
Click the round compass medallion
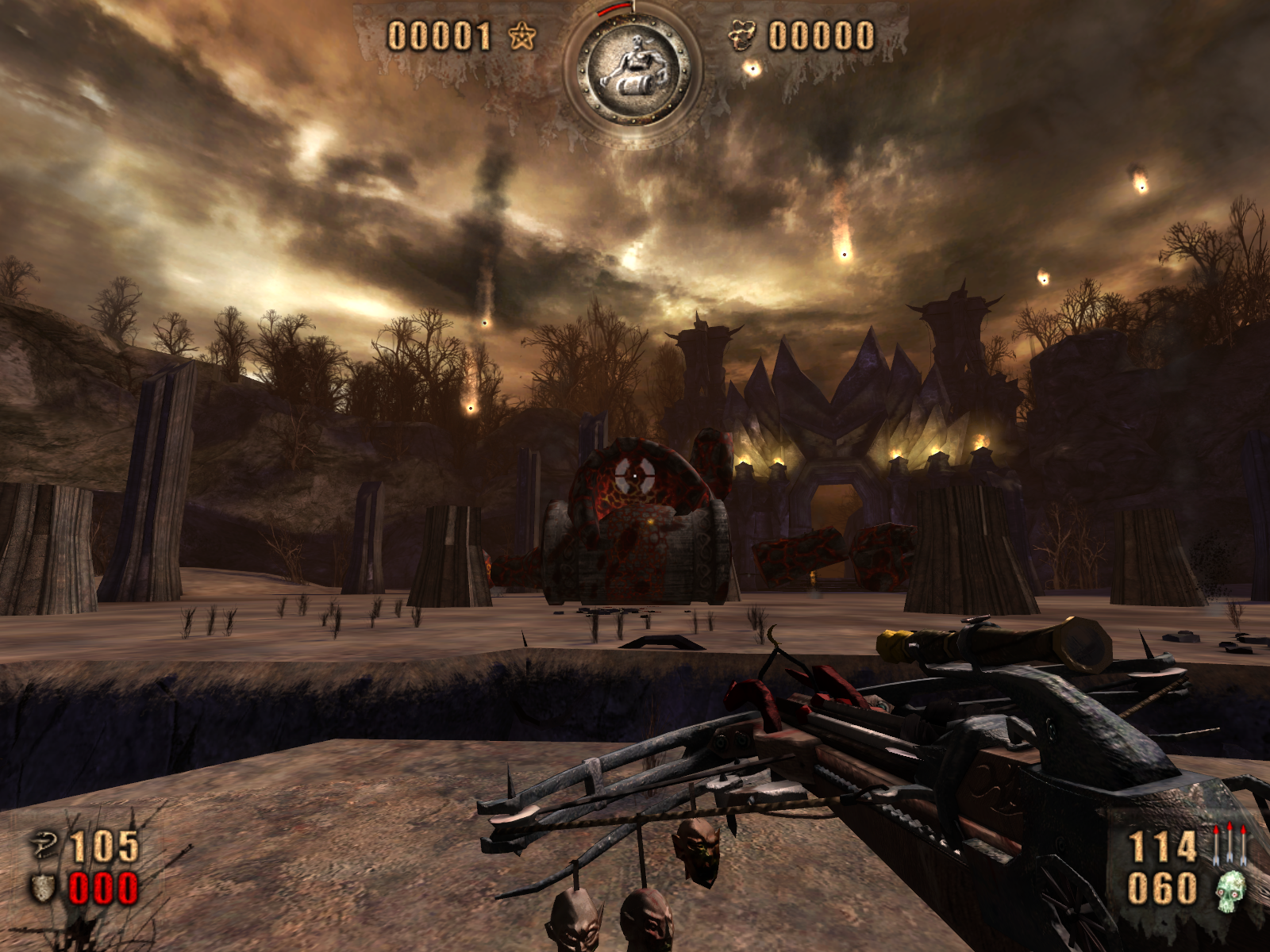click(x=633, y=71)
